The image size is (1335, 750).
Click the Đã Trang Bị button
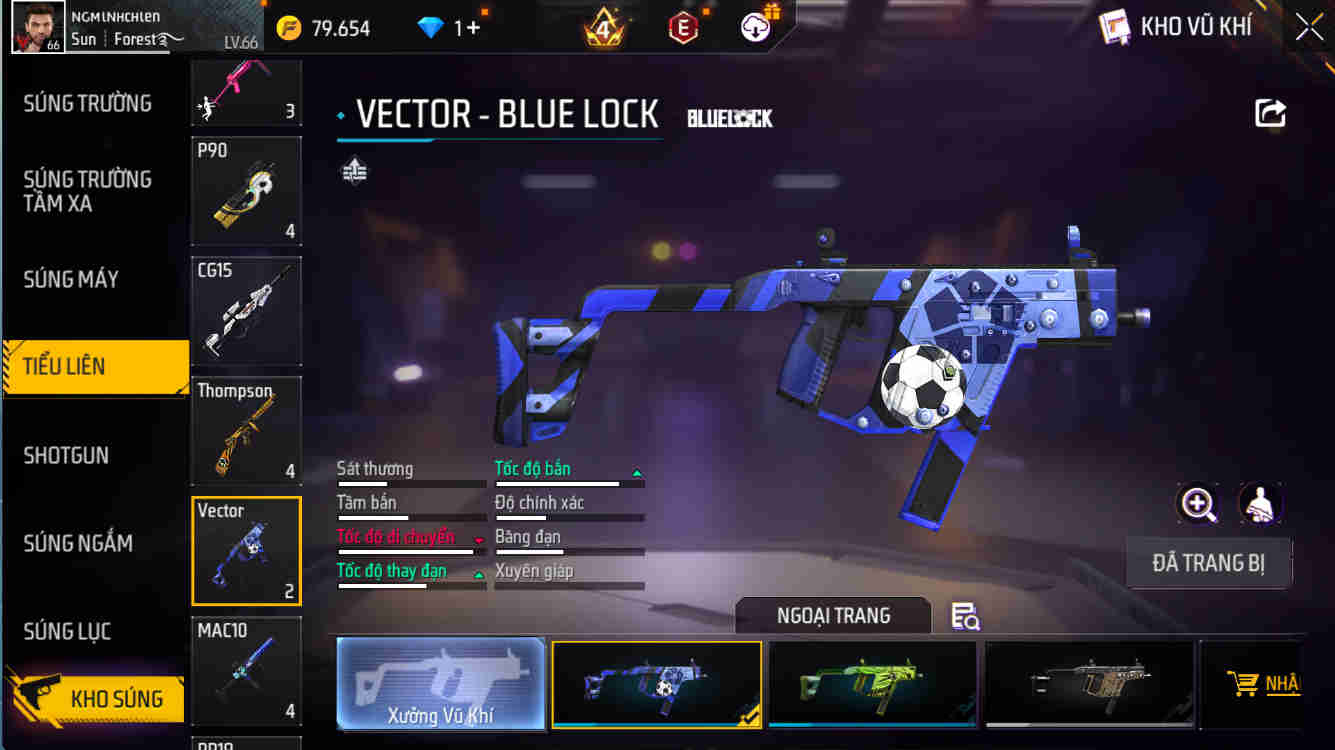click(x=1209, y=562)
